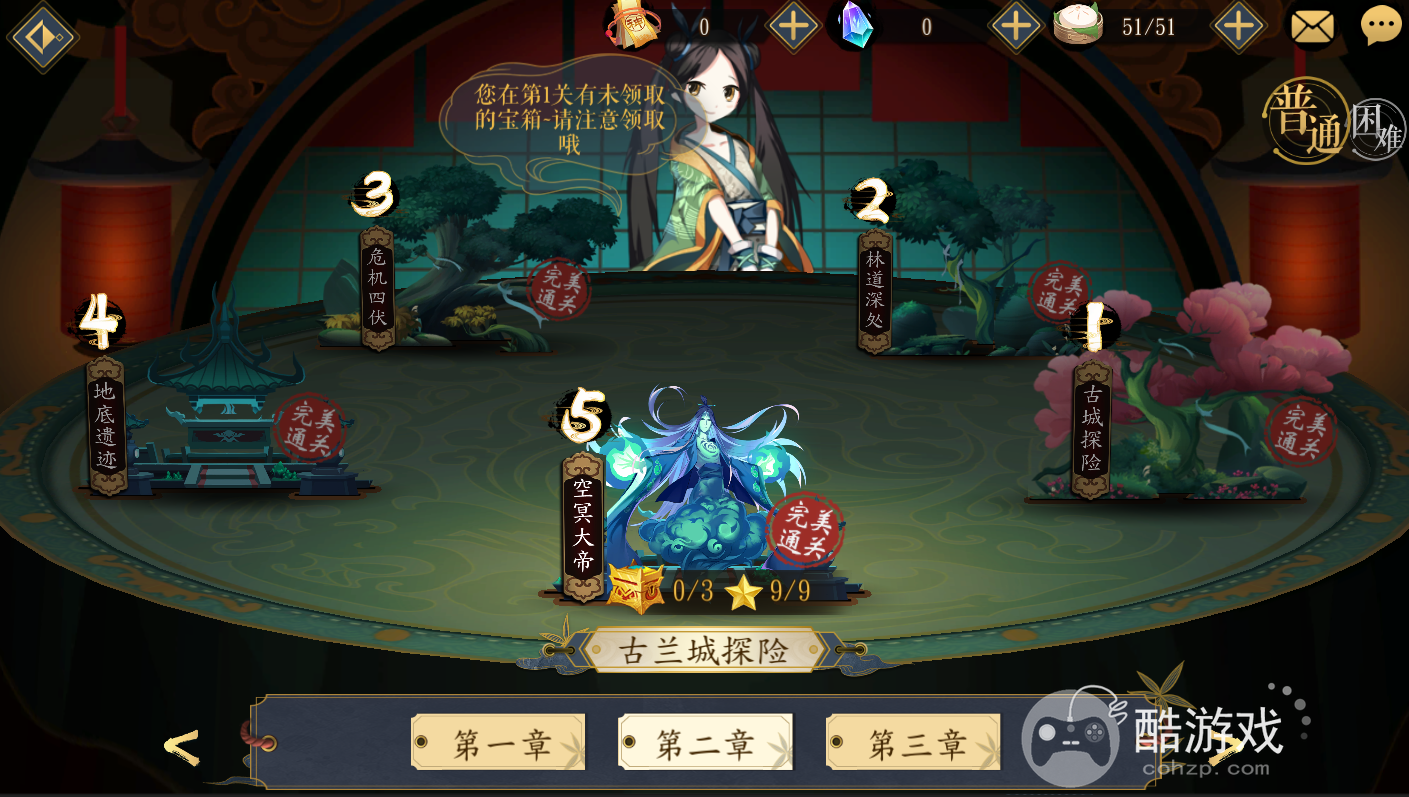Select stage 3 危机四伏
Viewport: 1409px width, 797px height.
point(375,290)
